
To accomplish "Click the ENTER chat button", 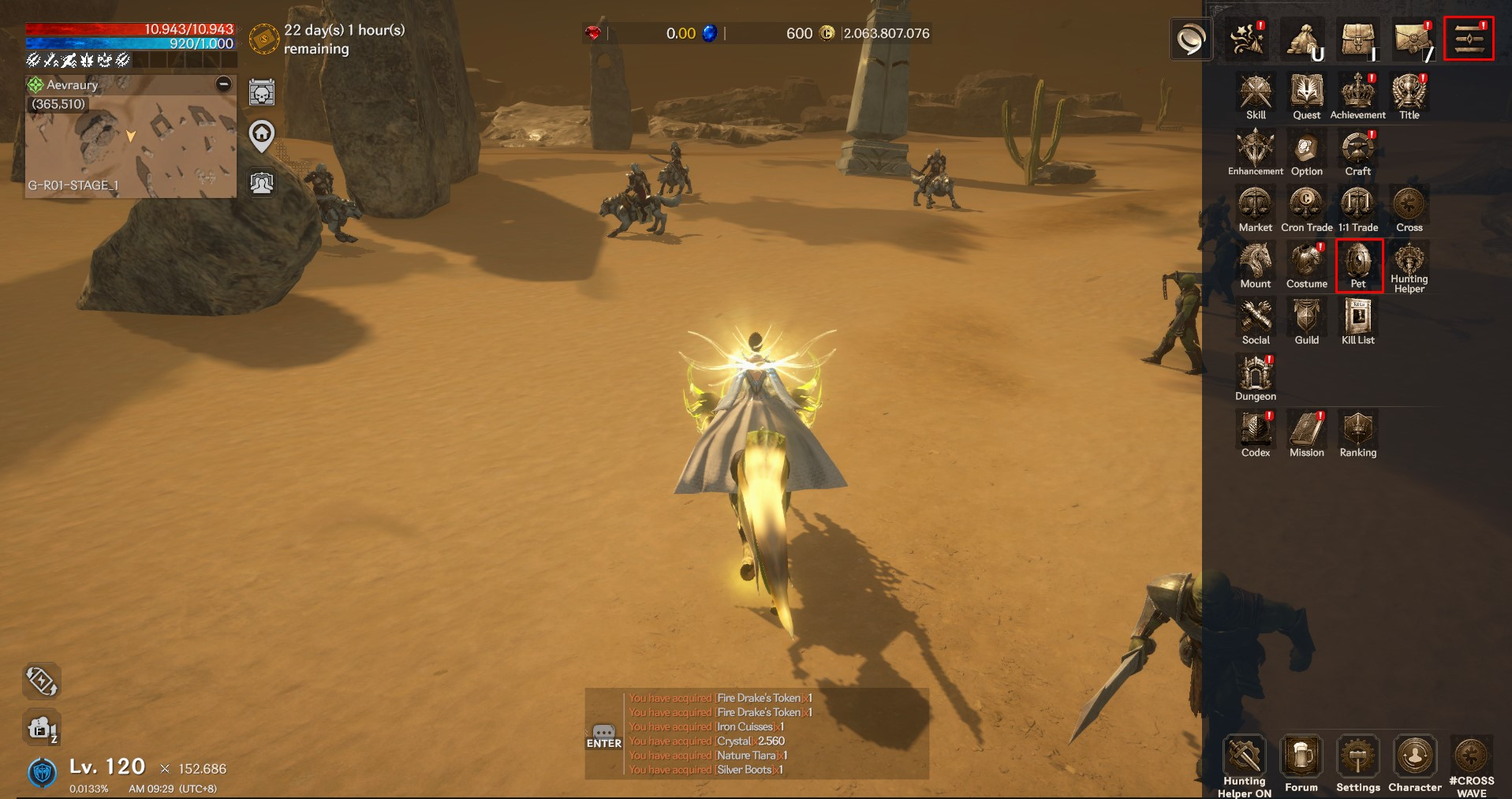I will [603, 737].
